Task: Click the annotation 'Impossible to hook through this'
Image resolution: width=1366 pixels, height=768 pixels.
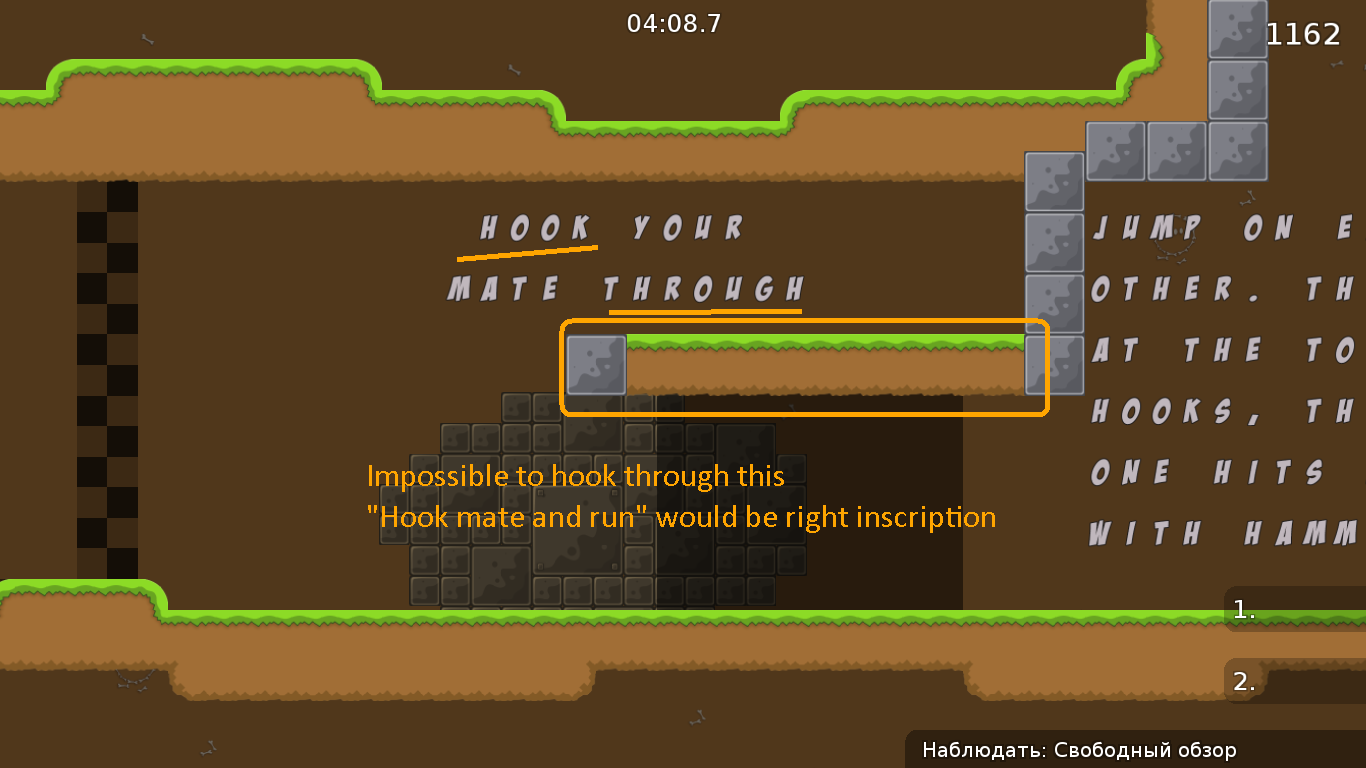Action: (x=575, y=477)
